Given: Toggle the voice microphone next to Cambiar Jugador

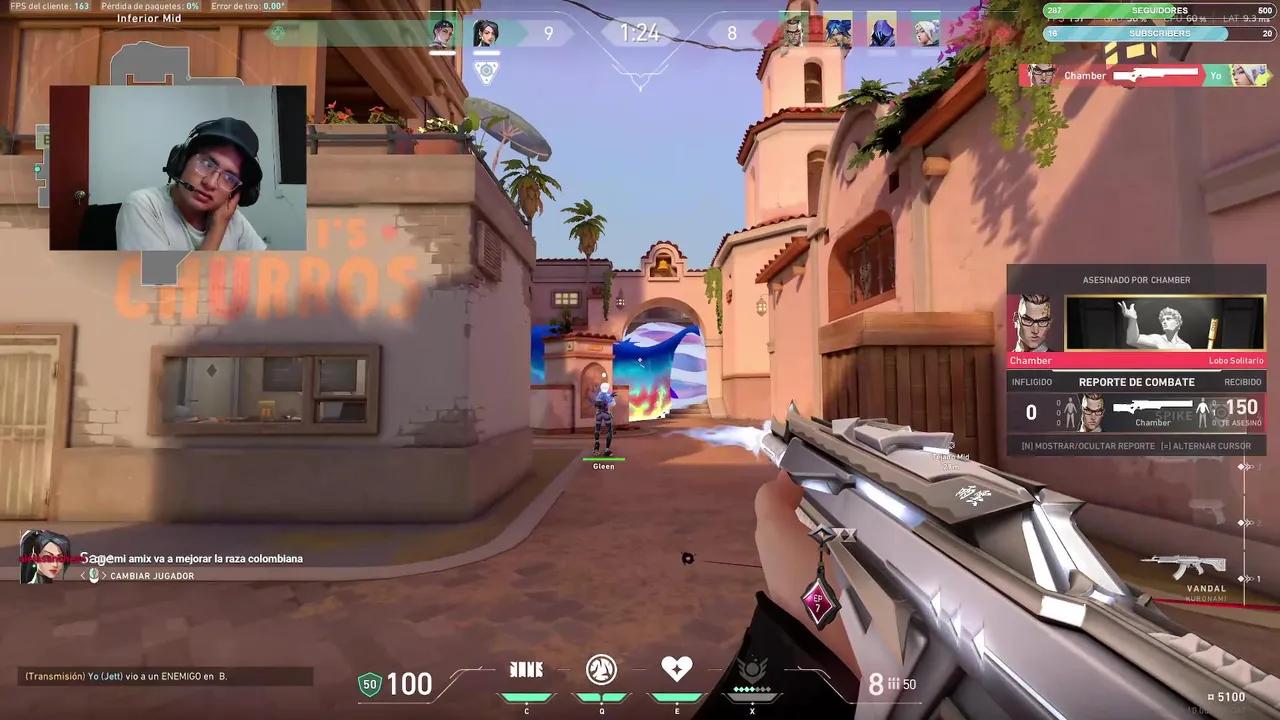Looking at the screenshot, I should pos(93,575).
